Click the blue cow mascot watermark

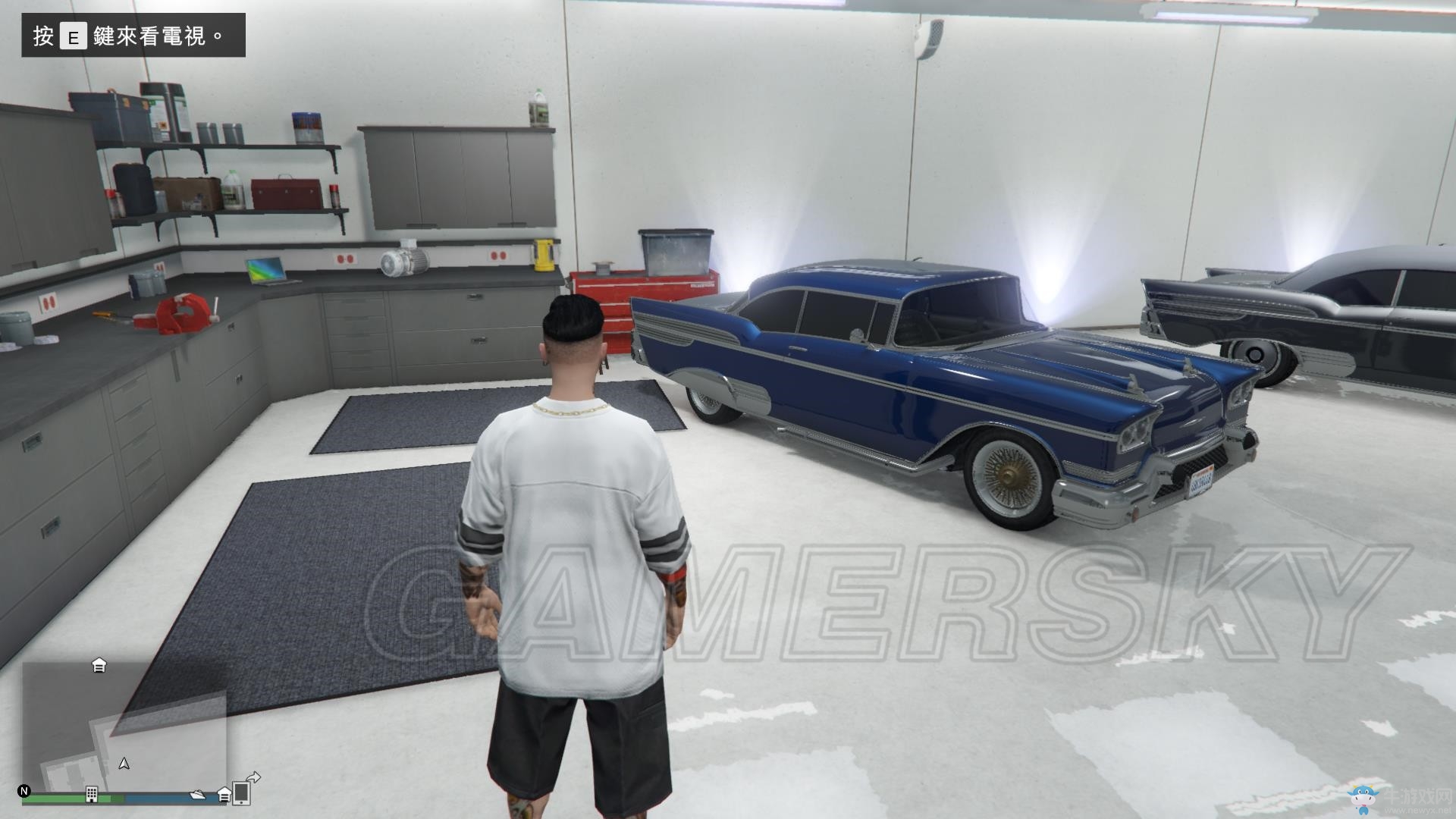click(x=1363, y=798)
